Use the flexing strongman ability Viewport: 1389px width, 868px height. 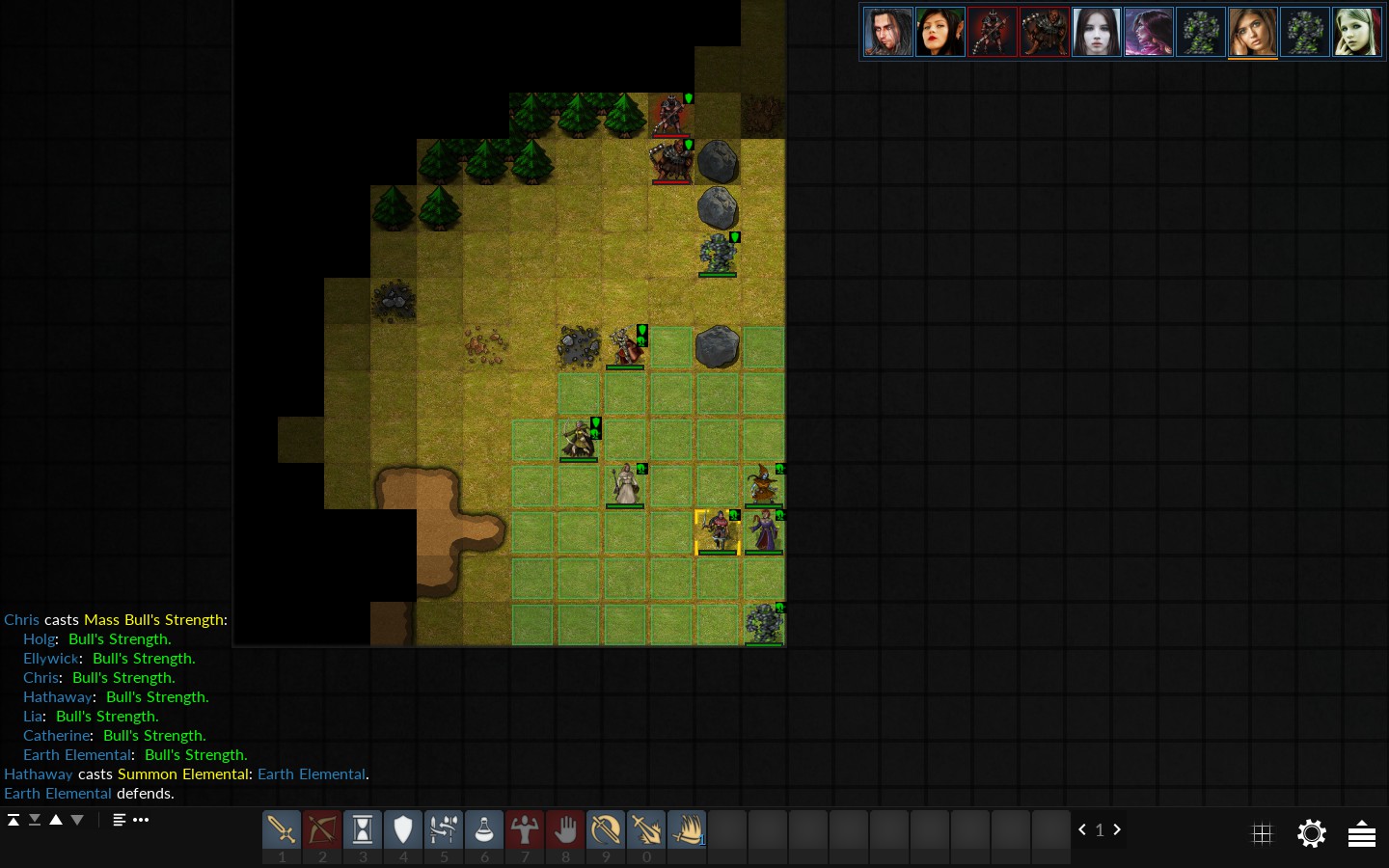tap(525, 829)
